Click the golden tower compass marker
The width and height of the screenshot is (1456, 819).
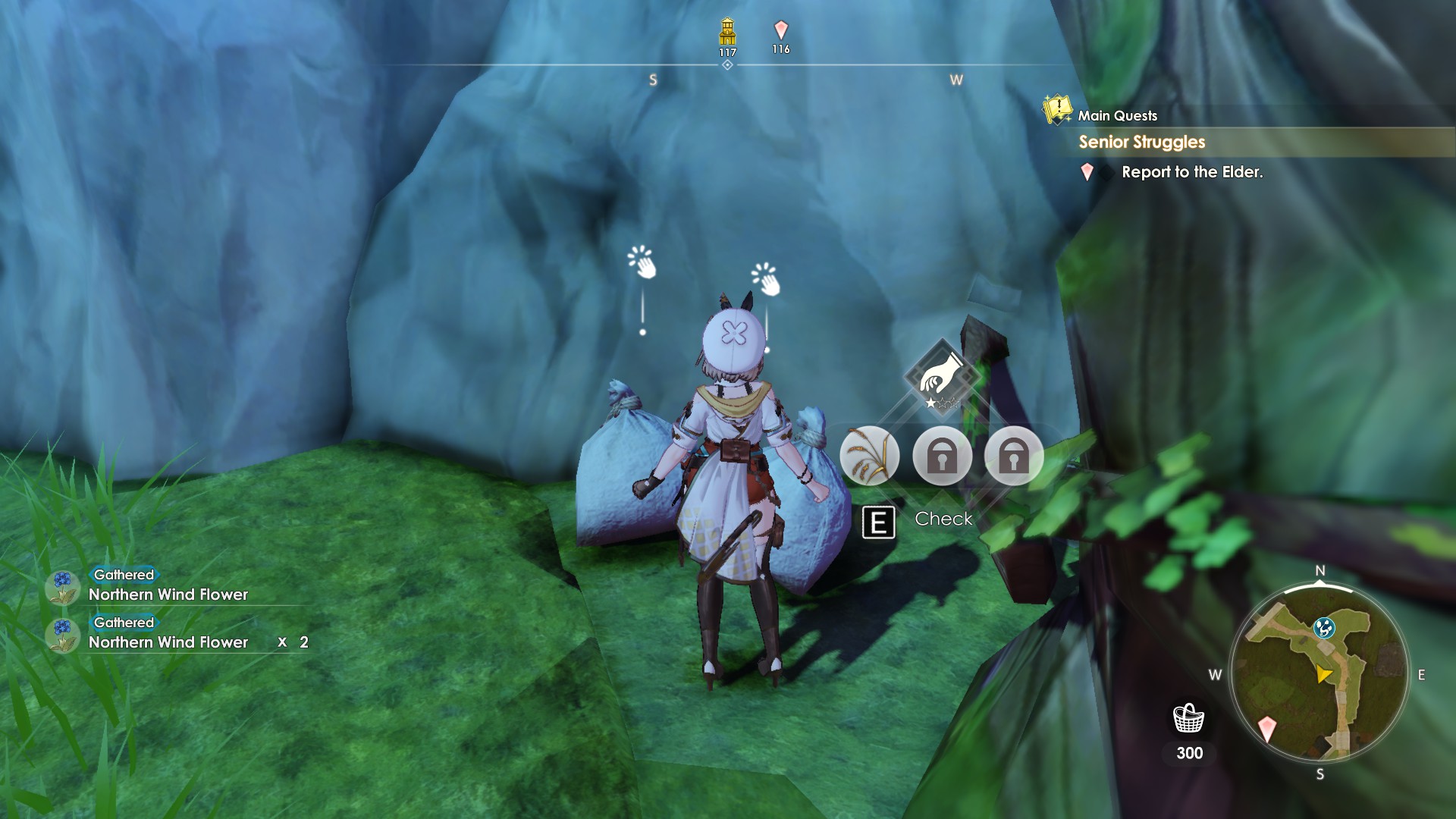(727, 32)
